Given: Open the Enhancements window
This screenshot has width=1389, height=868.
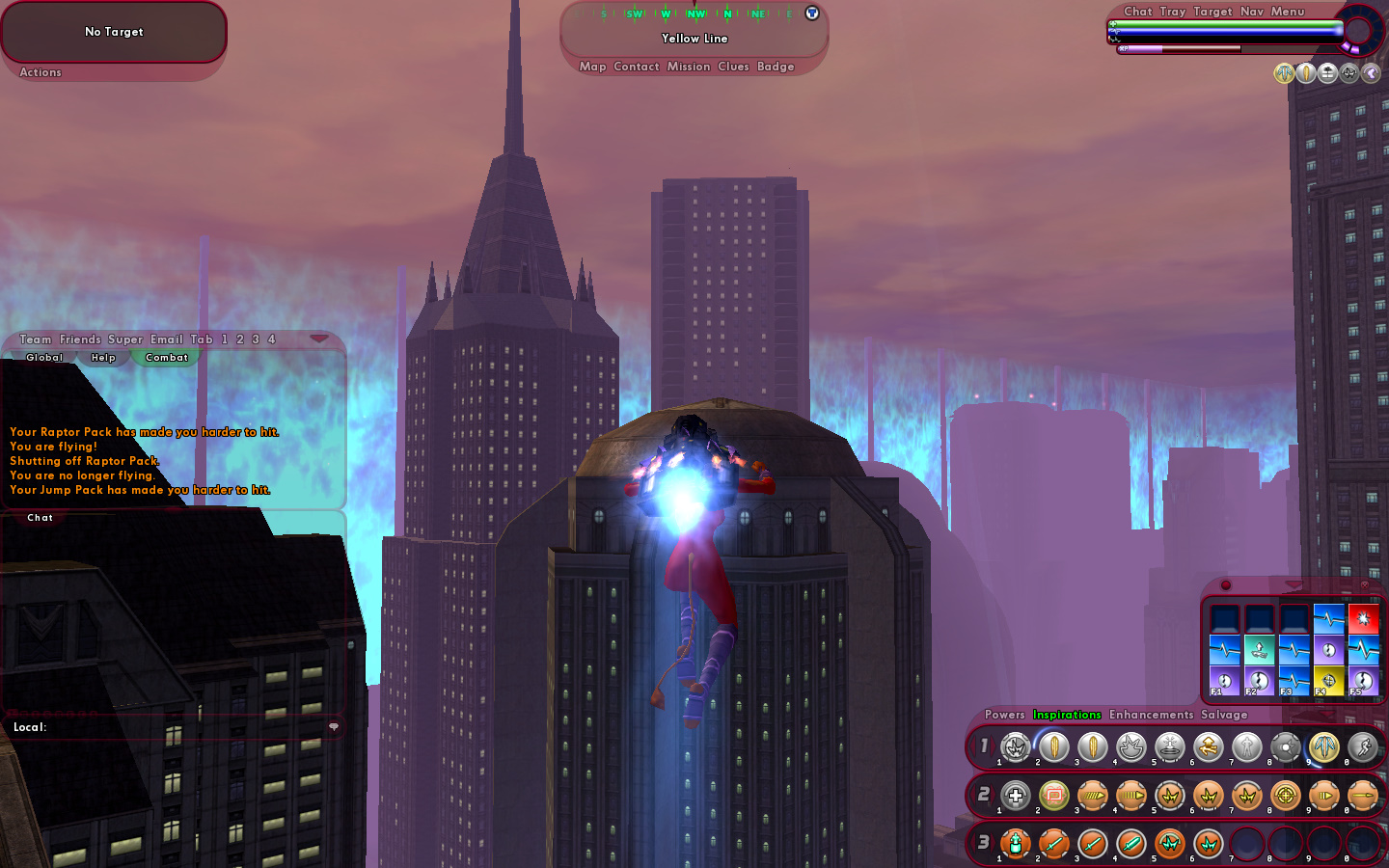Looking at the screenshot, I should pos(1151,715).
